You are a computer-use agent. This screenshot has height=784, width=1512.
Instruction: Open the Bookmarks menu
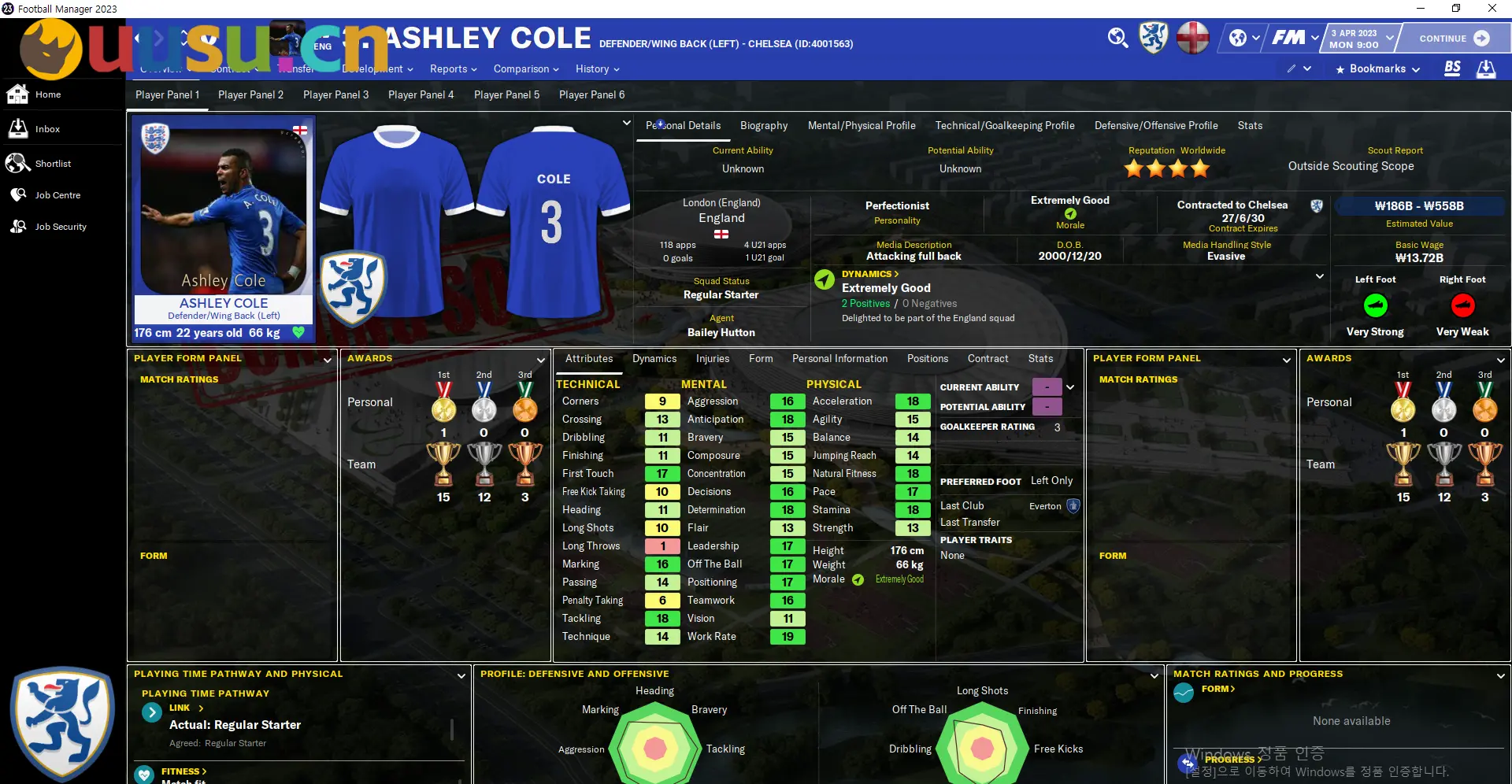pyautogui.click(x=1377, y=69)
